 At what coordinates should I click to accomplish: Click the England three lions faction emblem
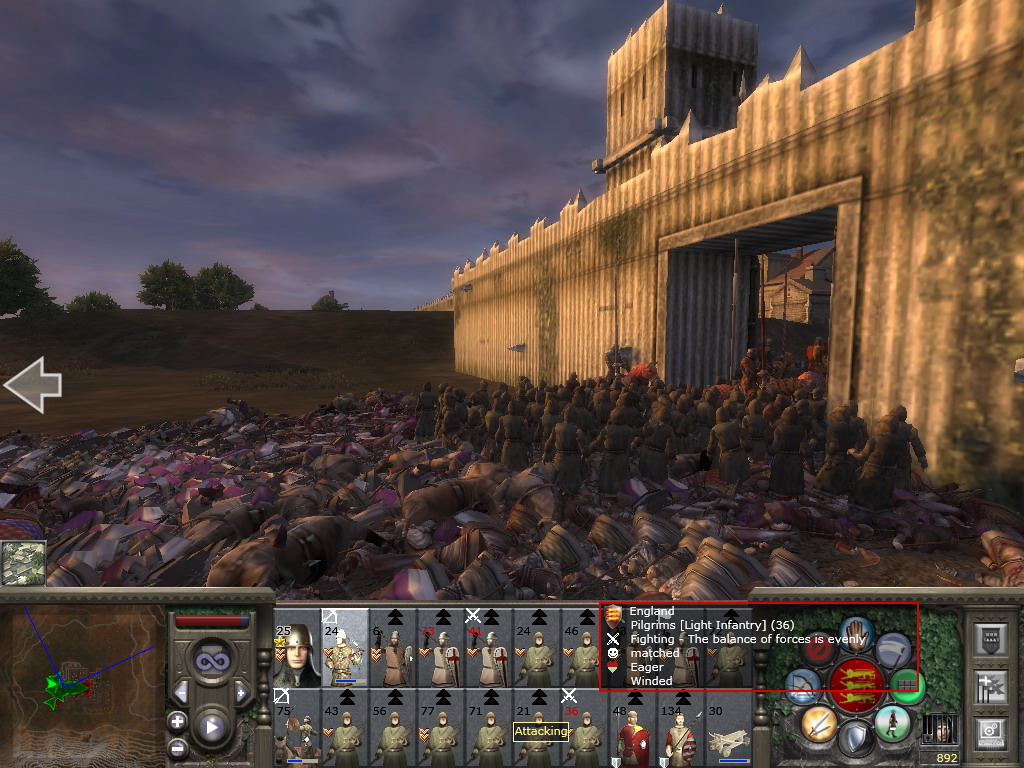pos(855,686)
